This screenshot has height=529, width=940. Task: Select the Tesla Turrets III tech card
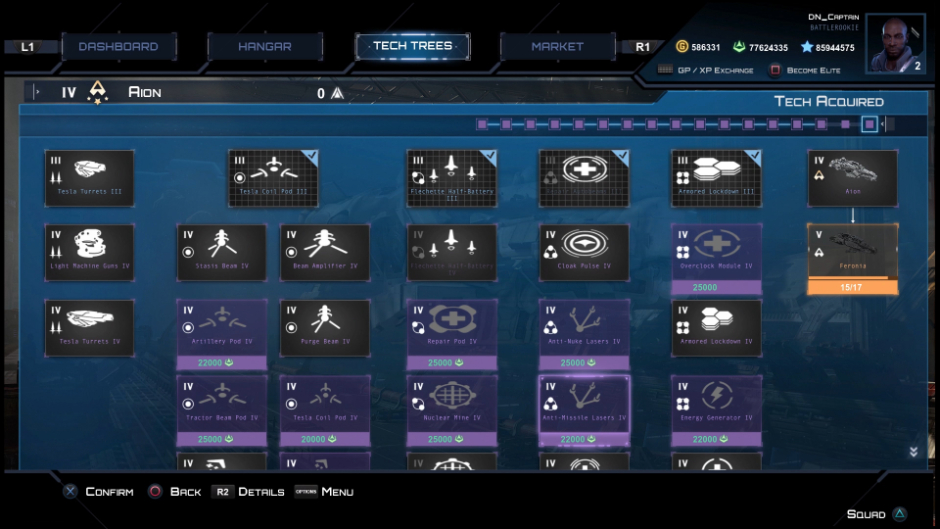tap(89, 178)
